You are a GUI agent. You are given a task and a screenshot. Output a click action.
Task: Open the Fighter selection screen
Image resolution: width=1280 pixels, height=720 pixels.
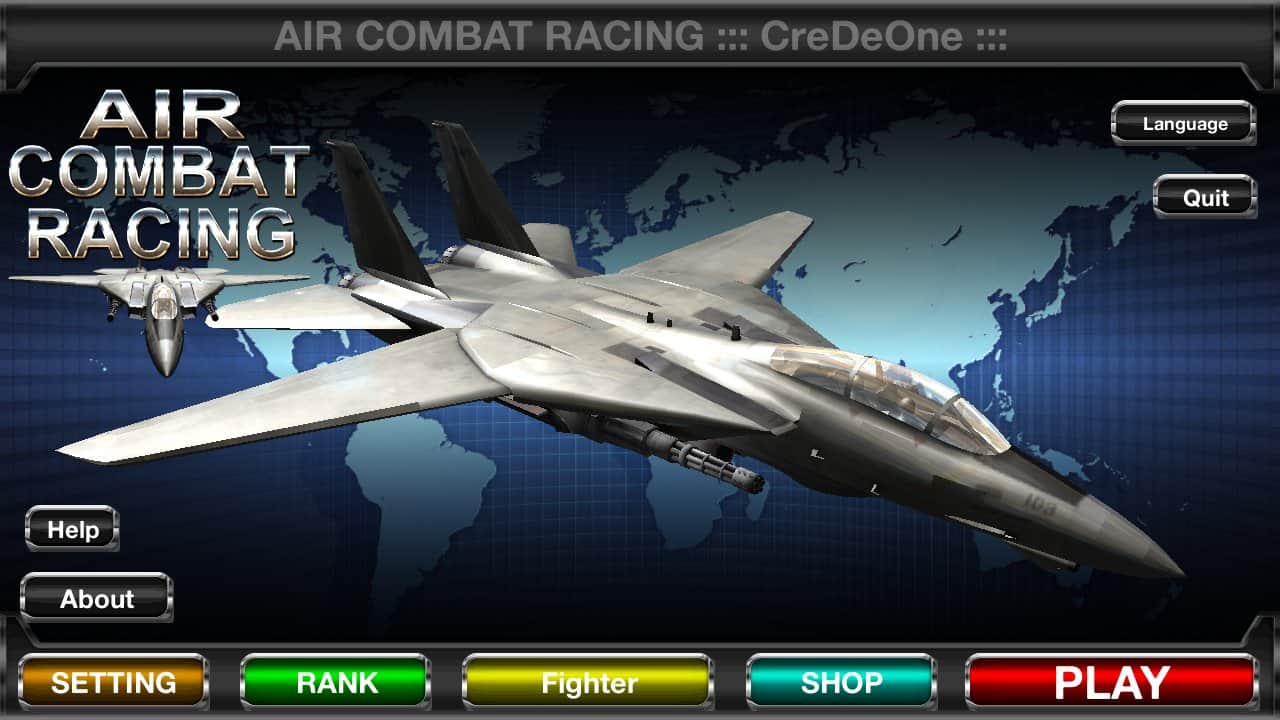(x=586, y=684)
